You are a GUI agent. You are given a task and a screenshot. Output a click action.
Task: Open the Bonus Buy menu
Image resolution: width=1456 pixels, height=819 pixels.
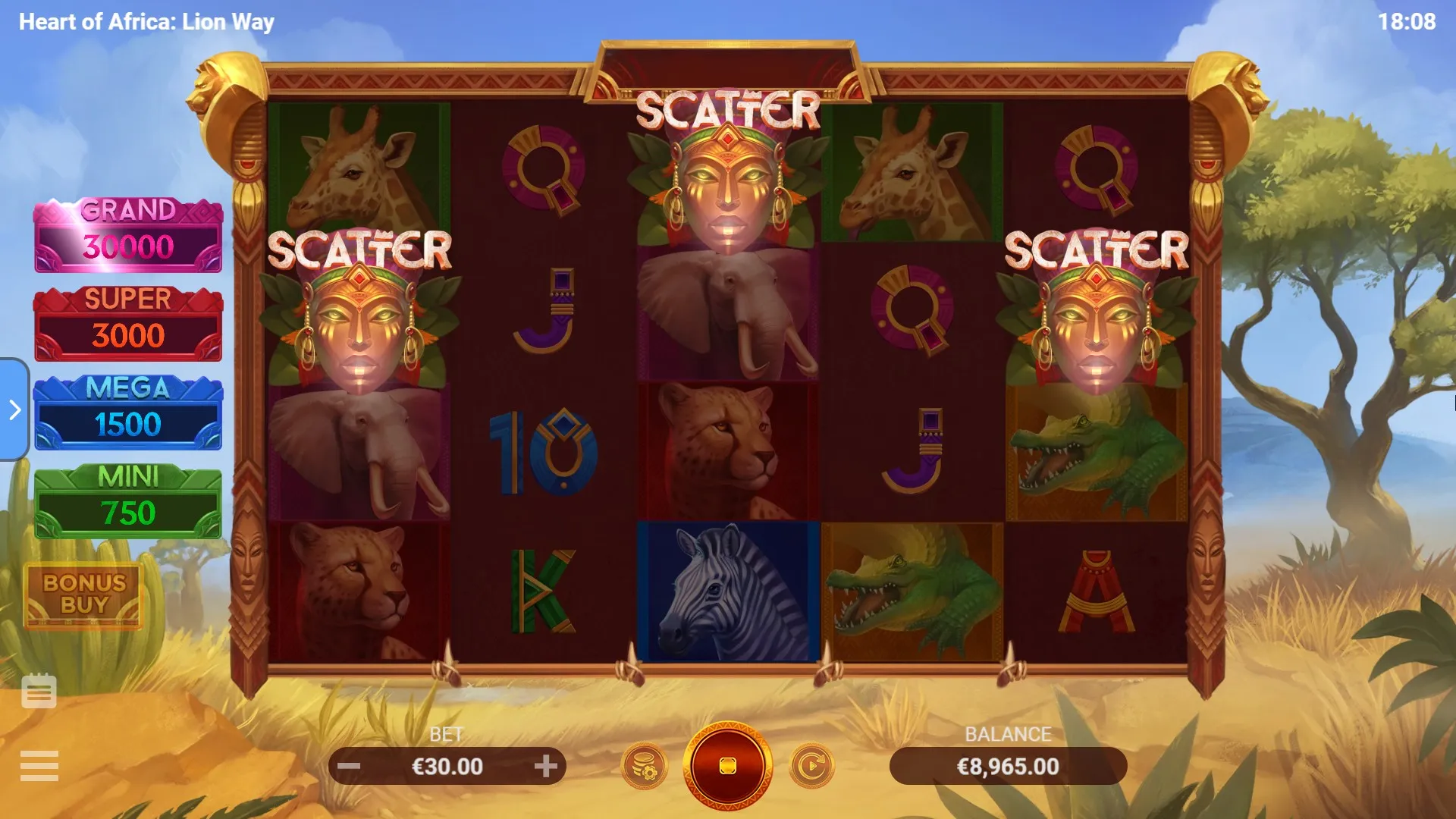(84, 595)
